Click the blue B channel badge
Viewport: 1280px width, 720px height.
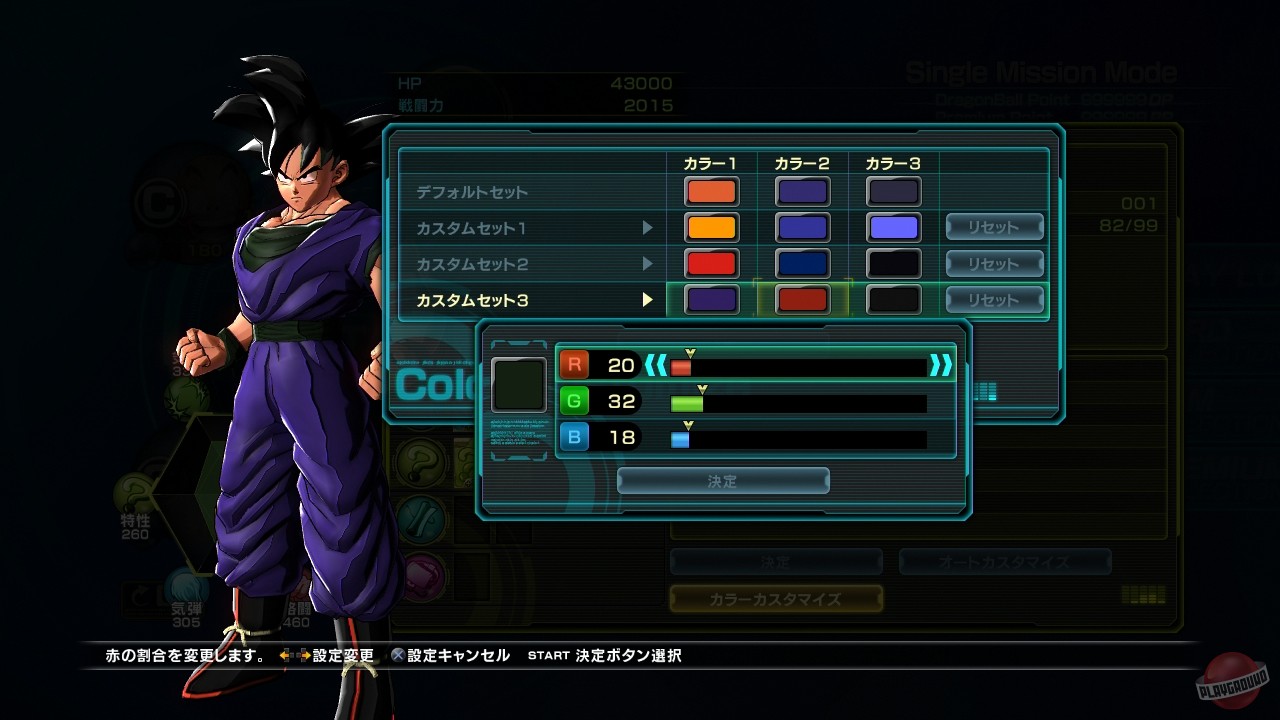572,437
